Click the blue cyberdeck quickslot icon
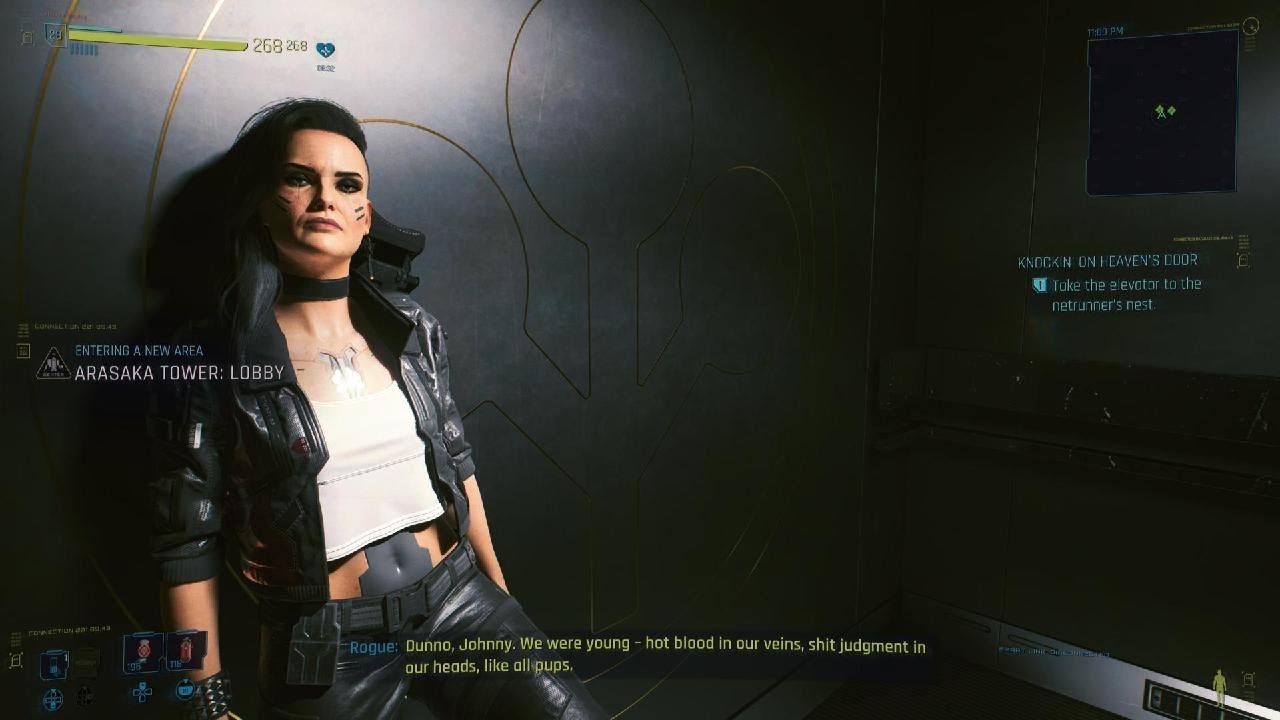The width and height of the screenshot is (1280, 720). pyautogui.click(x=55, y=663)
